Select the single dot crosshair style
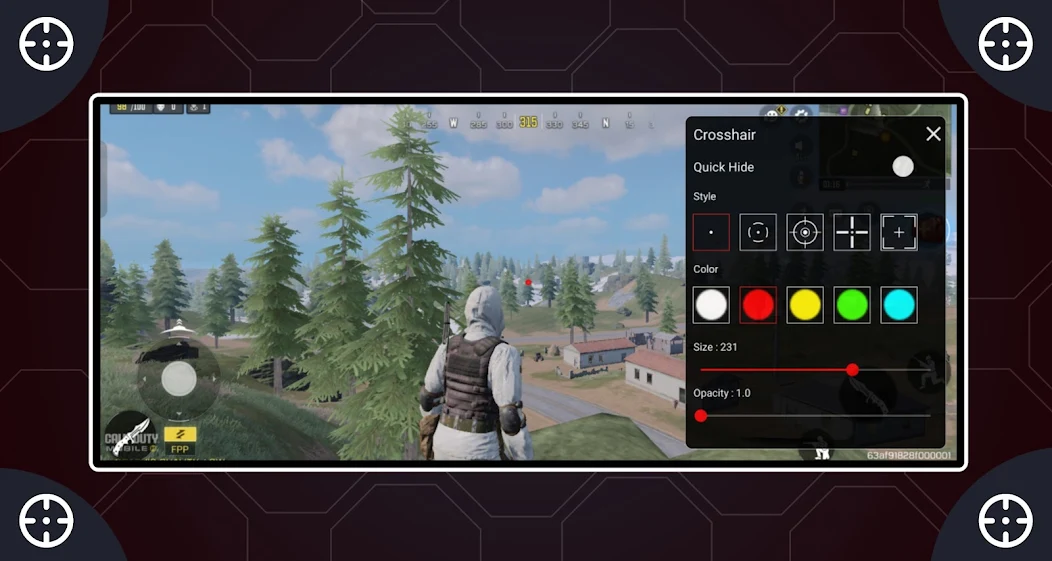This screenshot has width=1052, height=561. (711, 232)
